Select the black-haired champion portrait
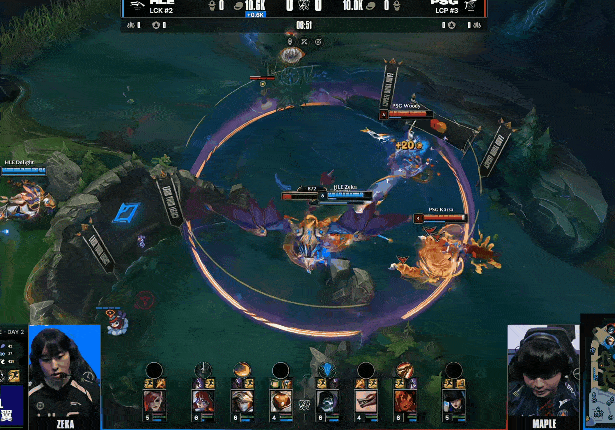The width and height of the screenshot is (615, 430). tap(453, 401)
